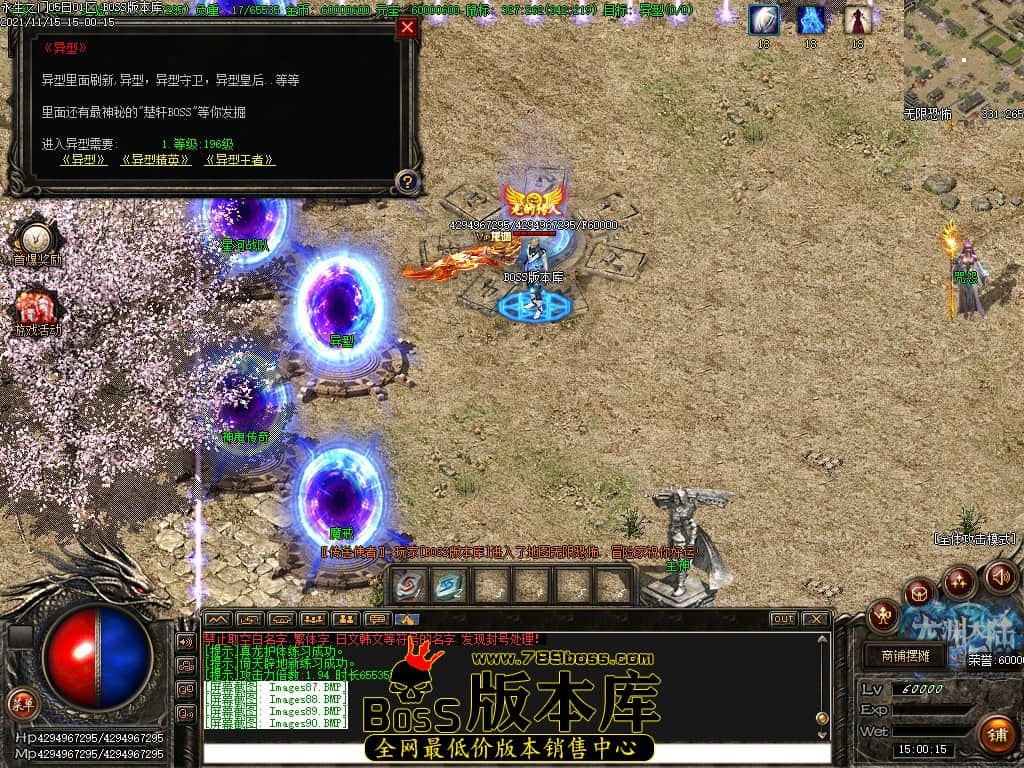
Task: Open the round 菜单 menu button
Action: coord(22,703)
